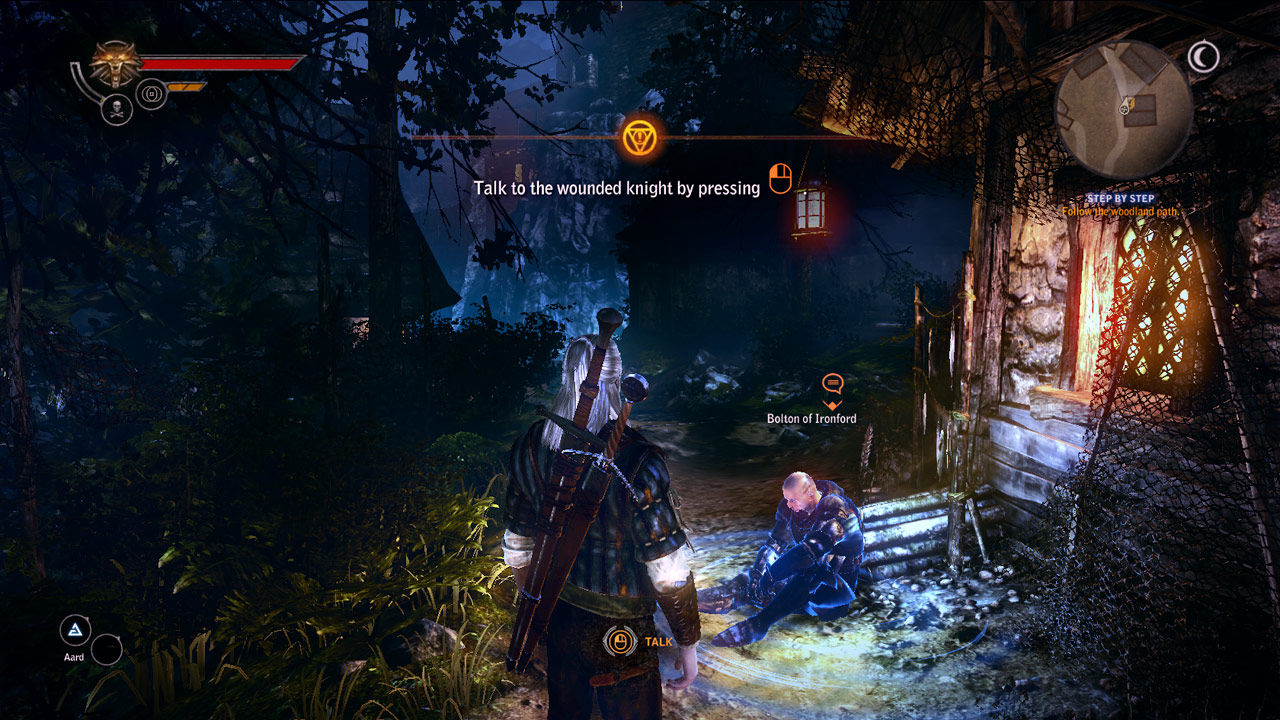Click the skull toxicity icon
This screenshot has width=1280, height=720.
pyautogui.click(x=117, y=107)
